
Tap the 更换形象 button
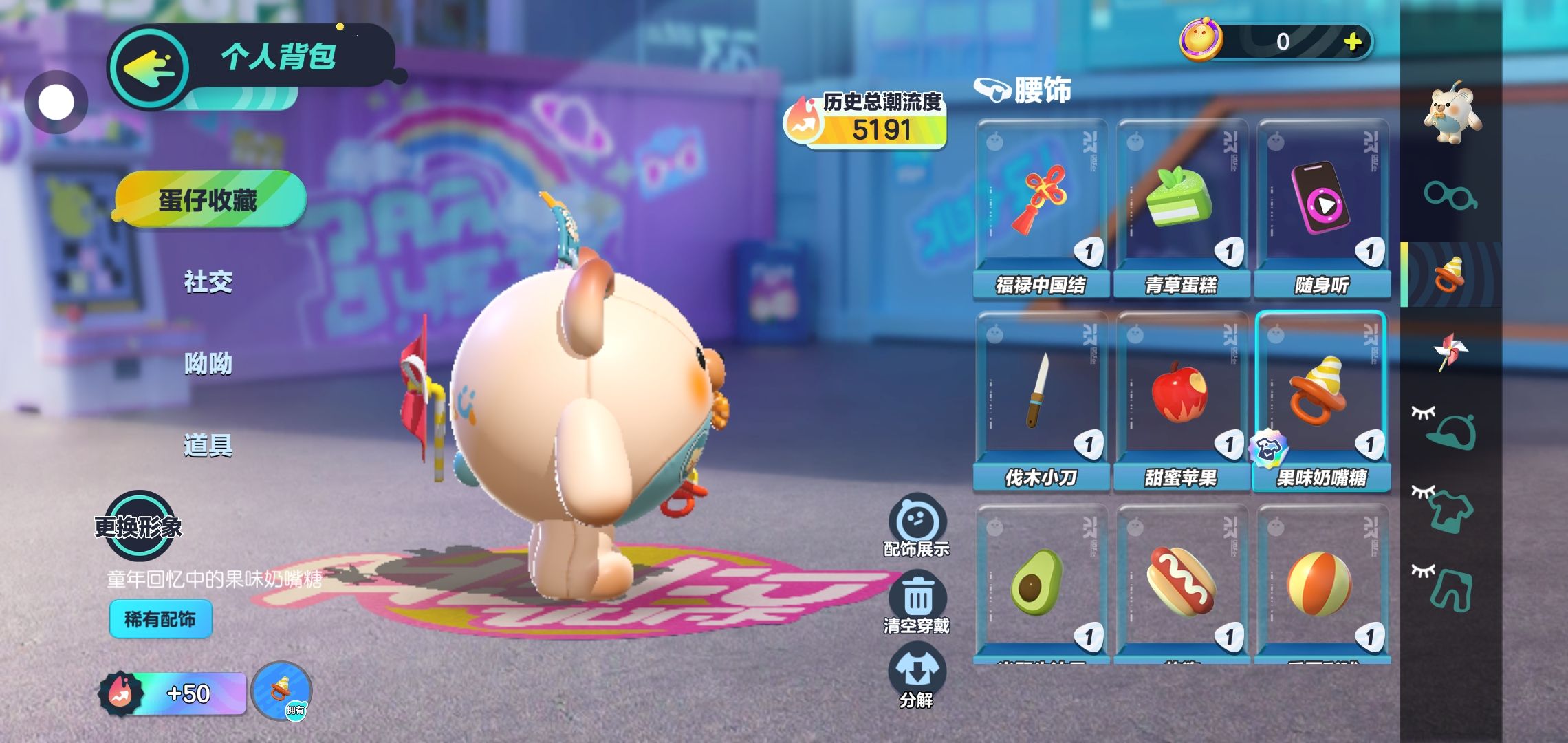[140, 526]
